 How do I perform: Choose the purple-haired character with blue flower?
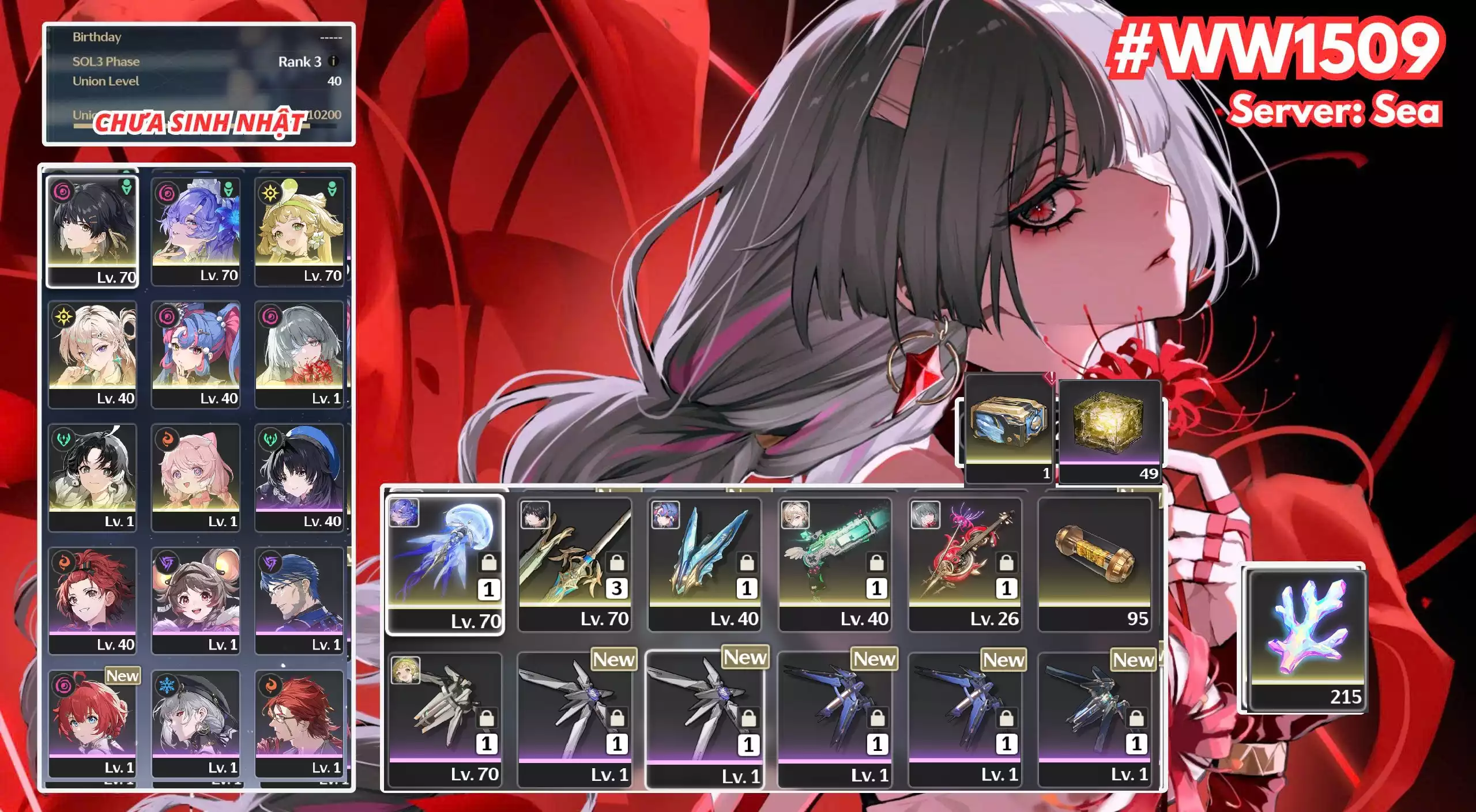pyautogui.click(x=195, y=231)
